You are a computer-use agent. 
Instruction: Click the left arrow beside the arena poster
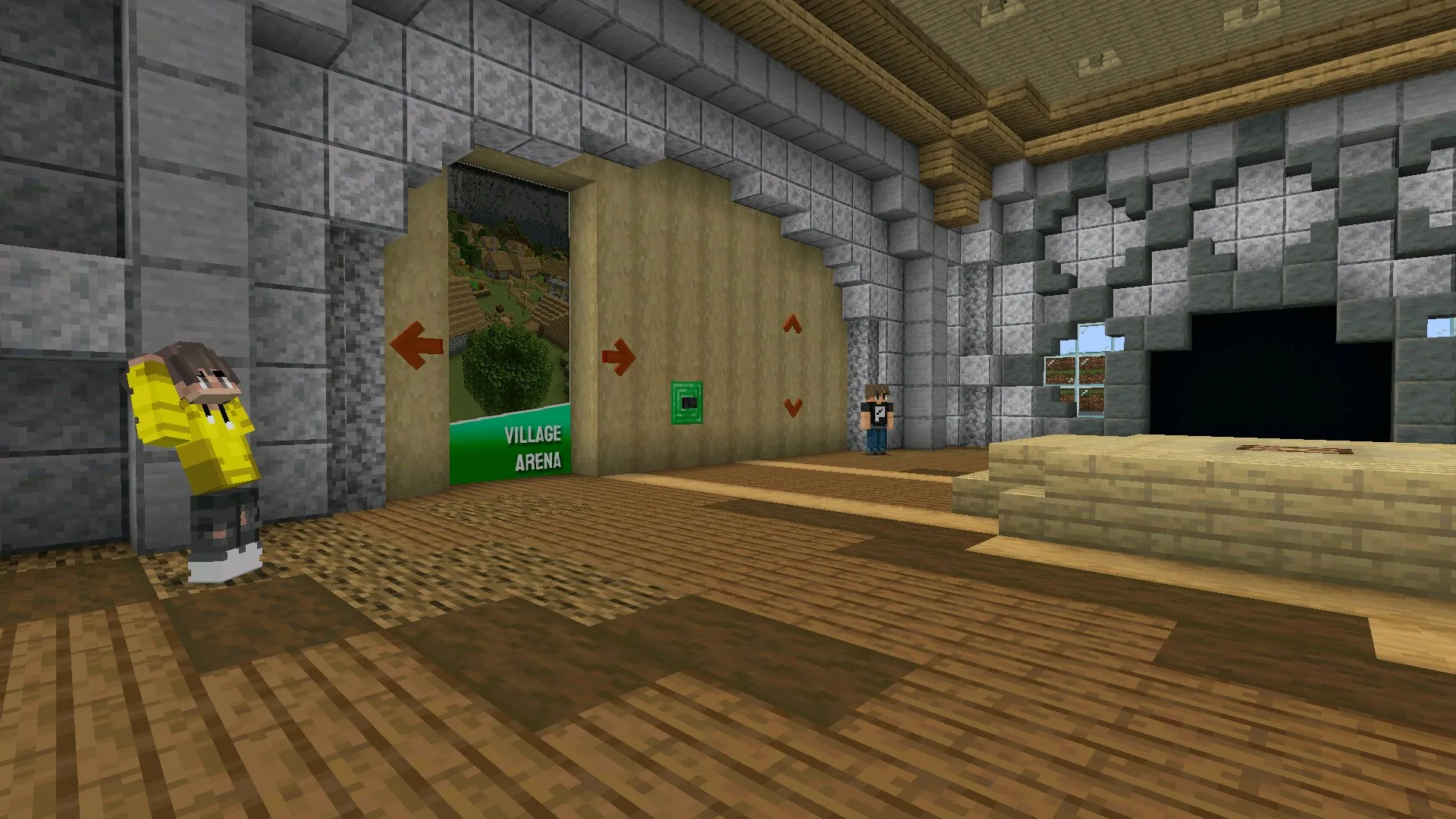(x=416, y=345)
